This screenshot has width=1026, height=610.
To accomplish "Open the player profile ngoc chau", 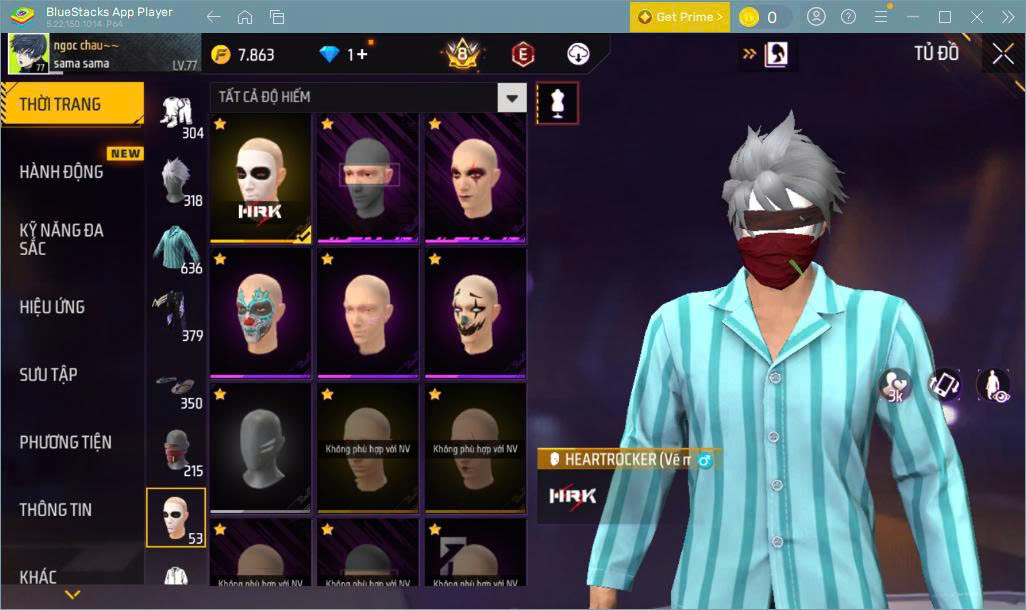I will (x=60, y=52).
